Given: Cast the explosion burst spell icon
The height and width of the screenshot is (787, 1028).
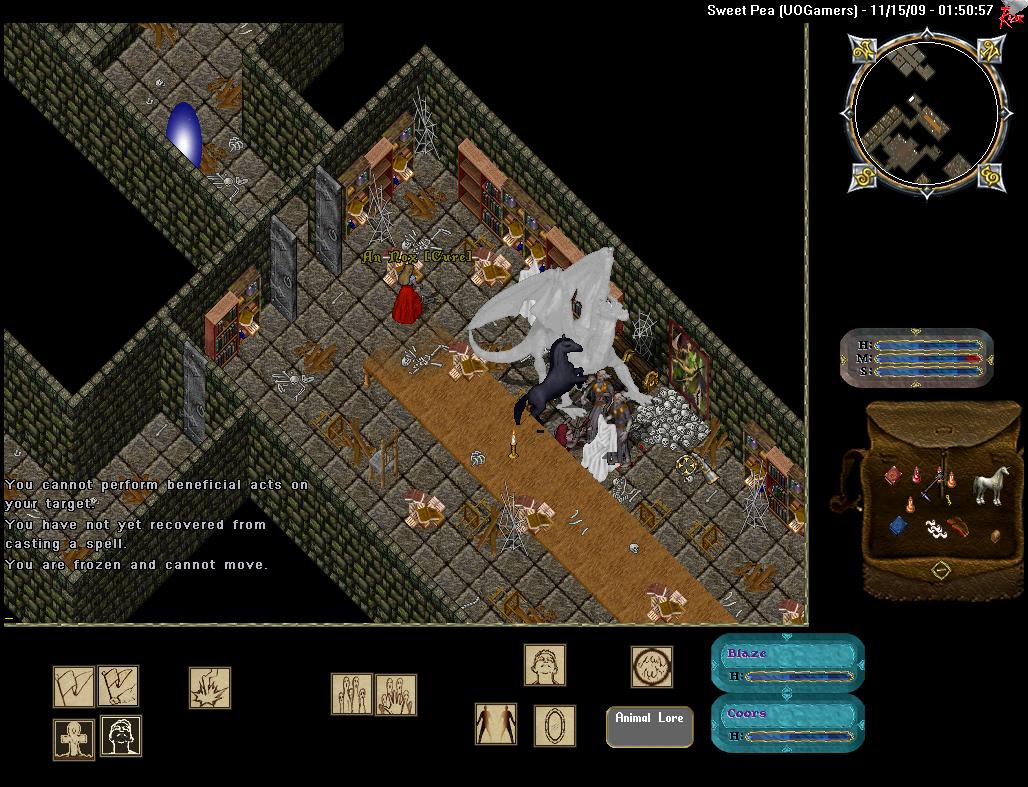Looking at the screenshot, I should coord(210,688).
